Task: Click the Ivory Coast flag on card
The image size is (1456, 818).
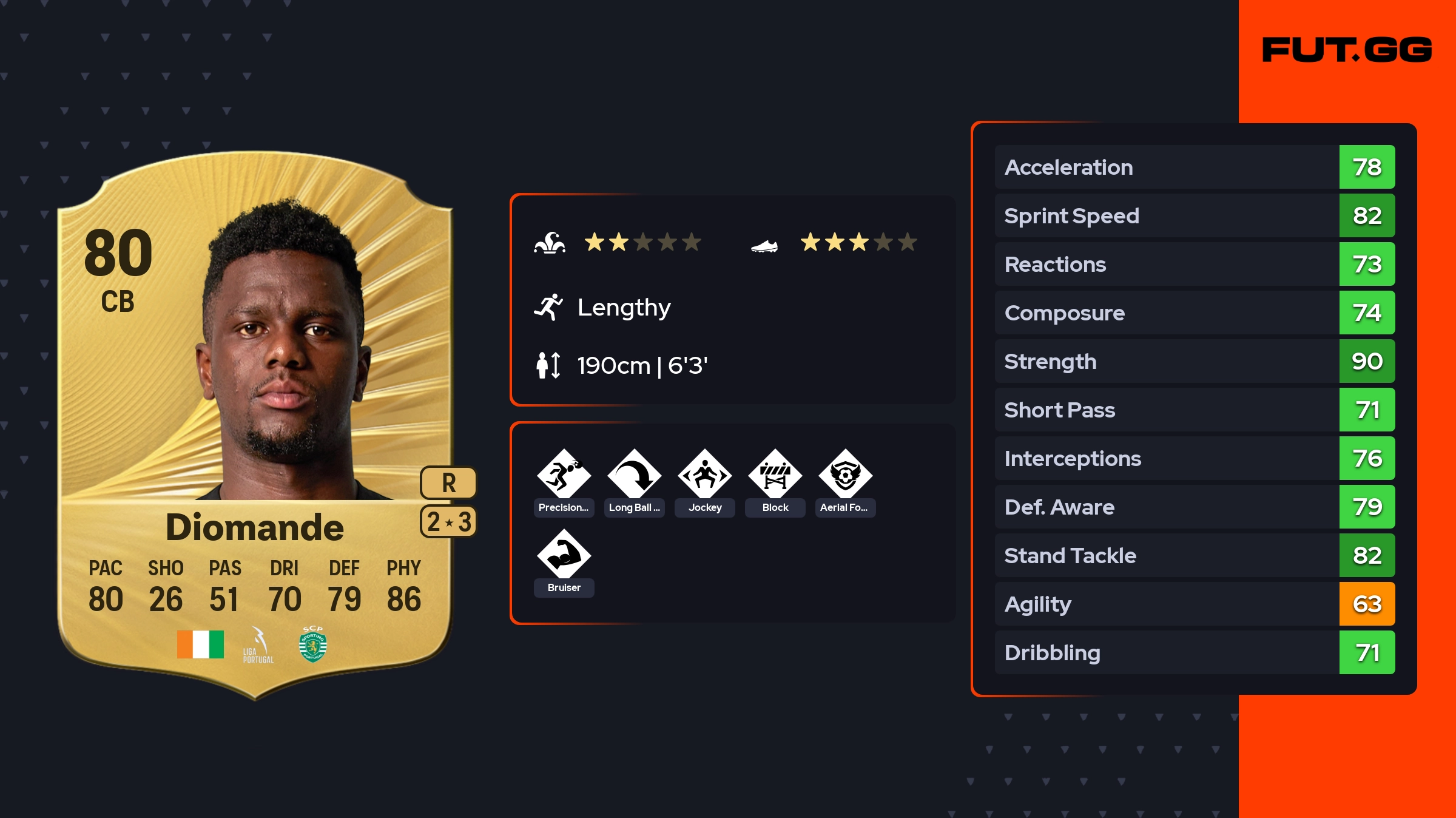Action: 200,644
